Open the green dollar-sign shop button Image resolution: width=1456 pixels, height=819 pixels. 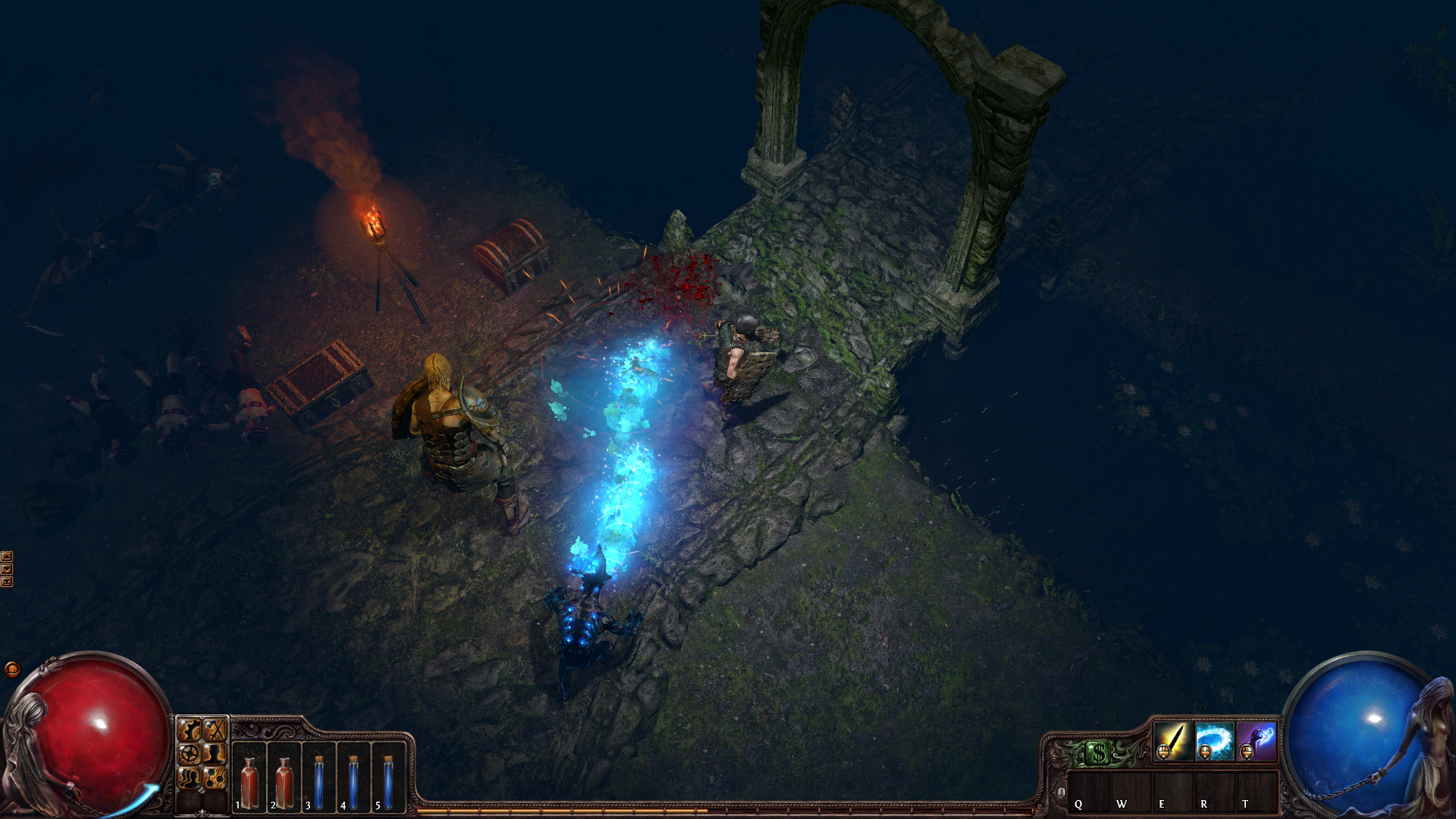(x=1097, y=753)
